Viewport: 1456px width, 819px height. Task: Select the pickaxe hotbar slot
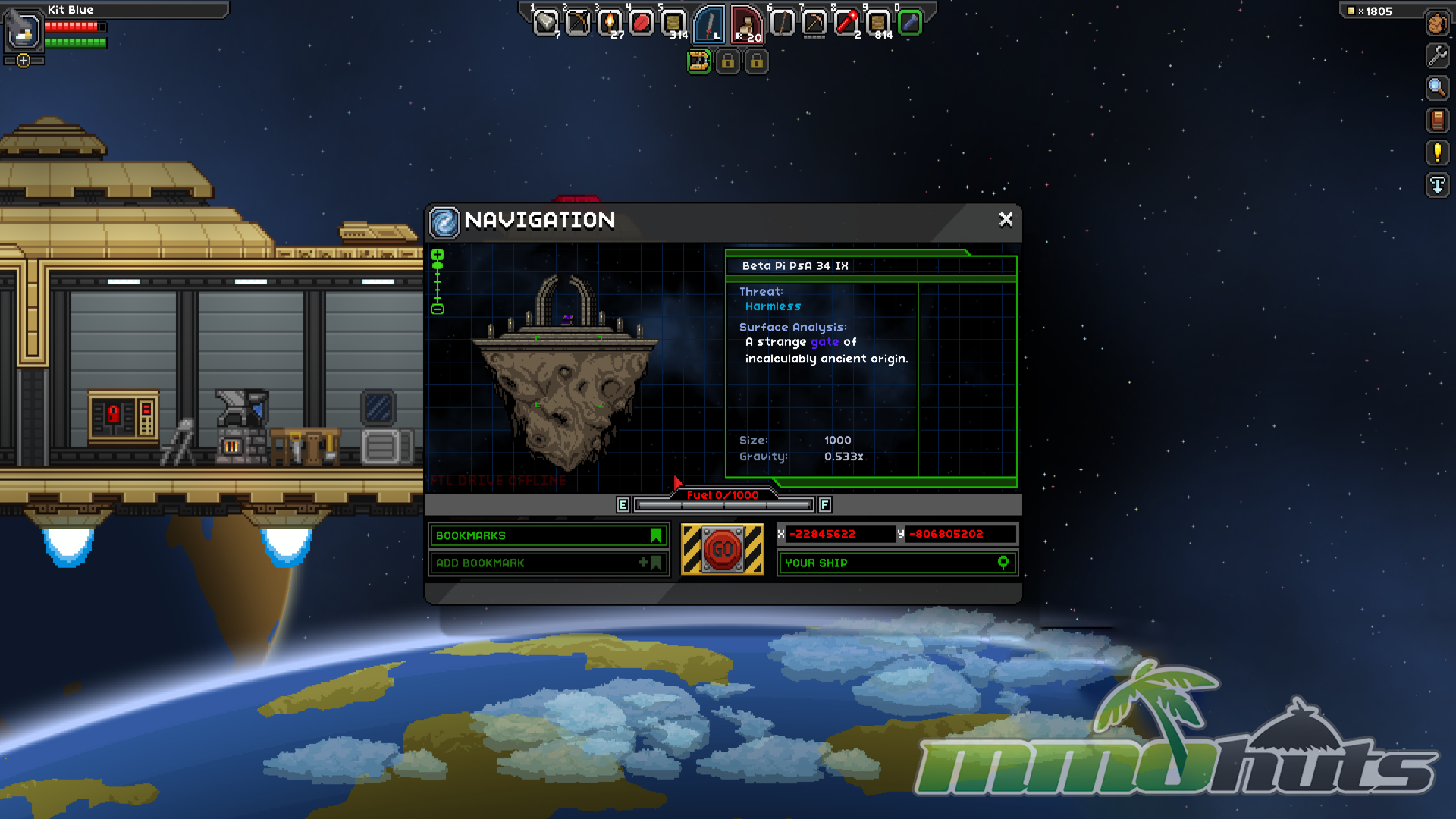[814, 24]
